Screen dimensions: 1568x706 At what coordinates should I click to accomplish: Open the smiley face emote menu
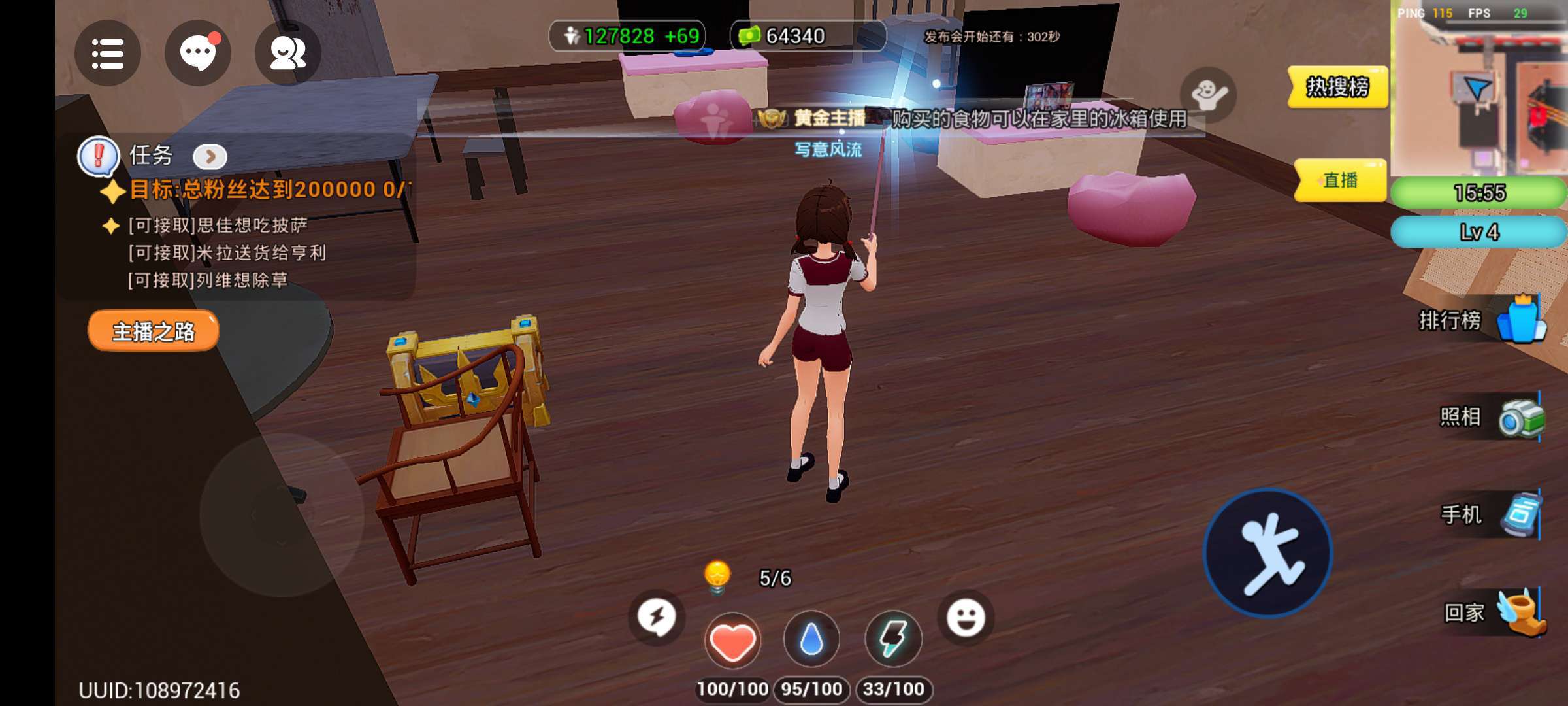(966, 618)
